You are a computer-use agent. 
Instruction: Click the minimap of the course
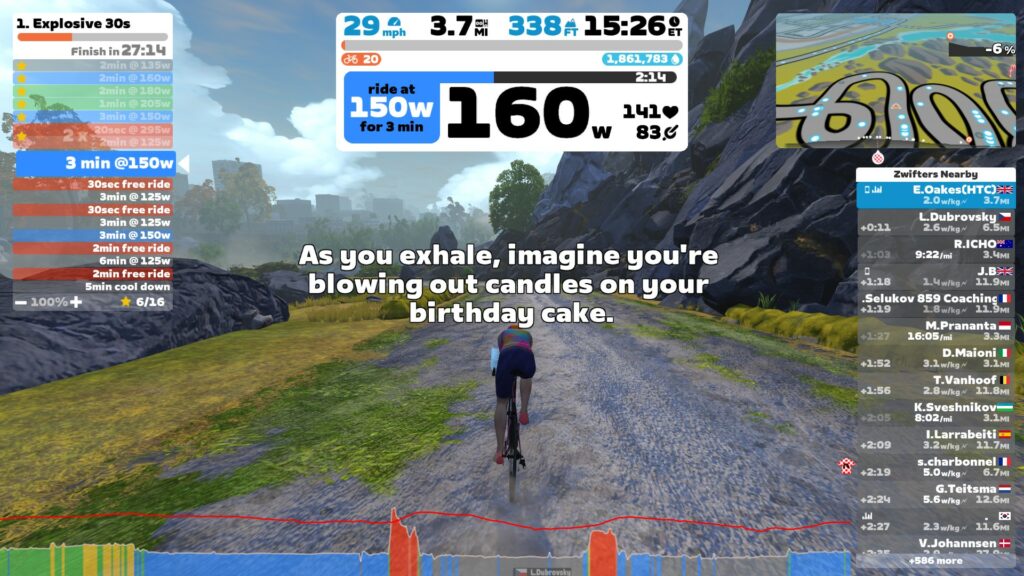point(895,80)
